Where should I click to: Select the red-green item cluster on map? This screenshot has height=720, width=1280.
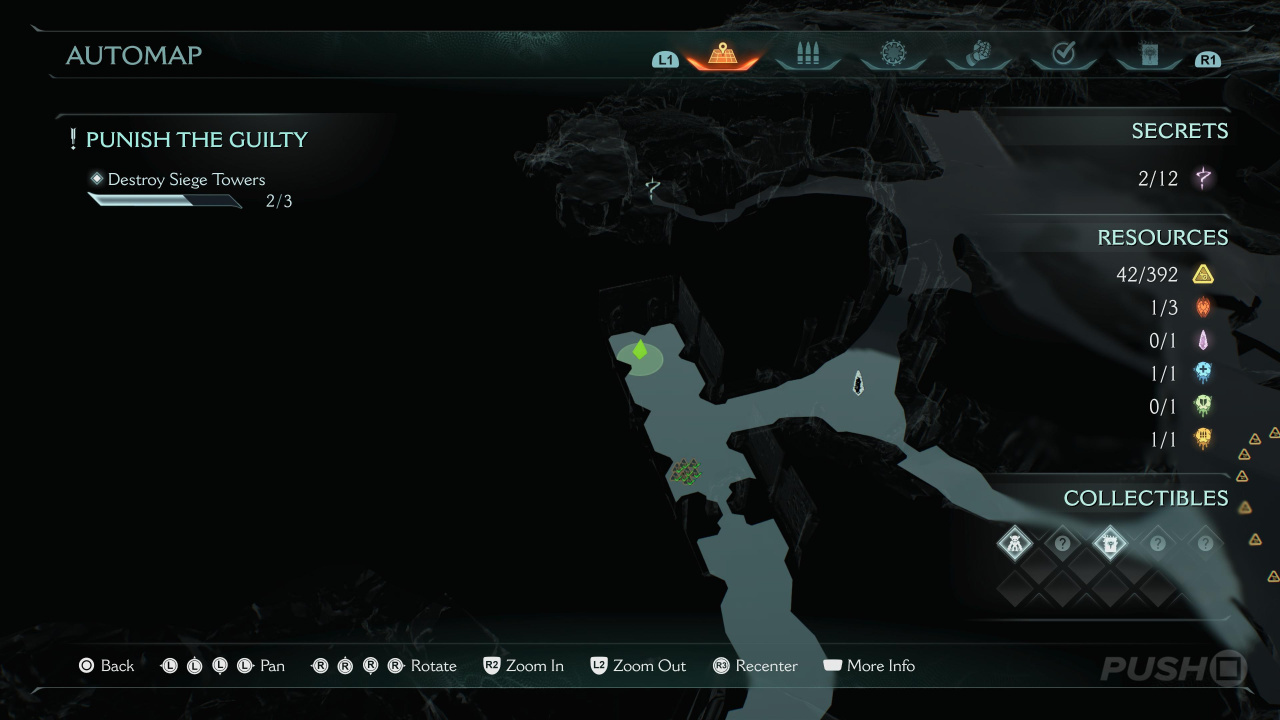(686, 471)
